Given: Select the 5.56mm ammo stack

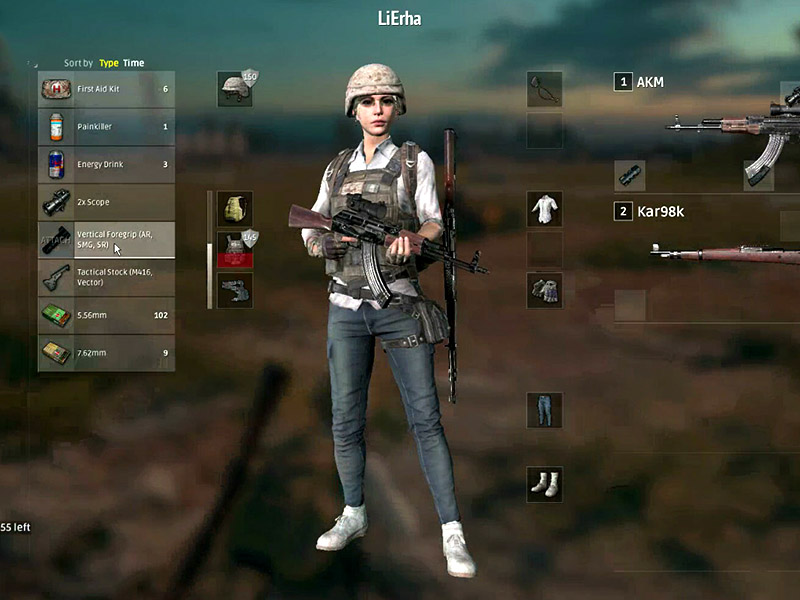Looking at the screenshot, I should (x=106, y=315).
